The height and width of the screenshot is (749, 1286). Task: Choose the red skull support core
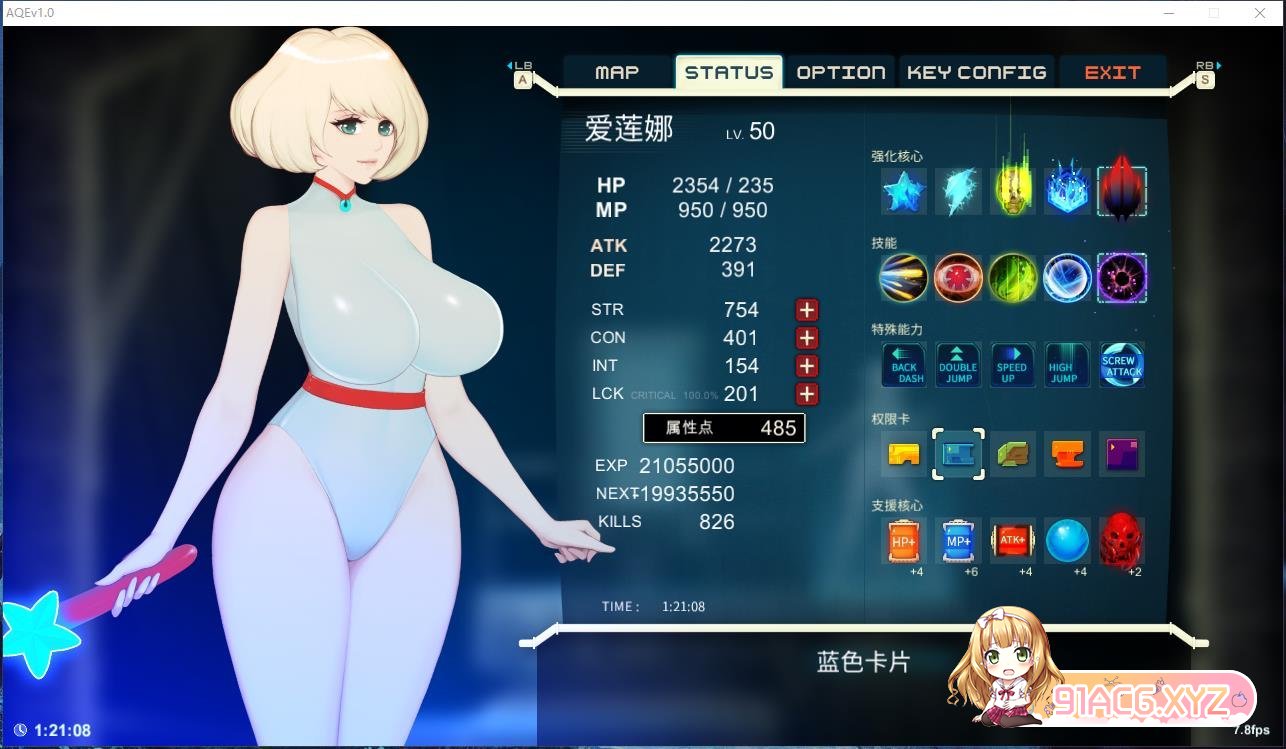(1121, 541)
